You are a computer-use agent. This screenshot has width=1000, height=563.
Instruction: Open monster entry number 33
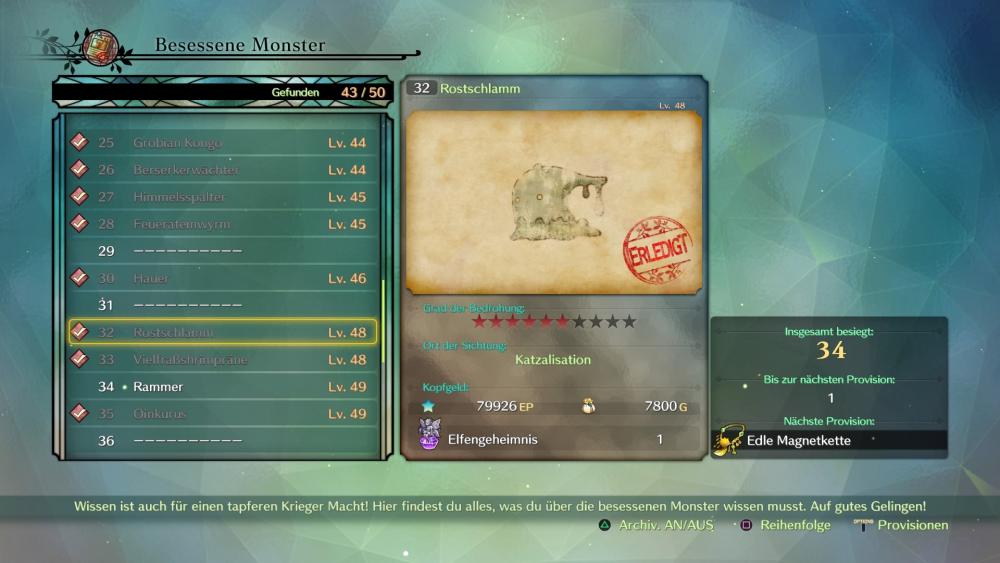pos(222,359)
